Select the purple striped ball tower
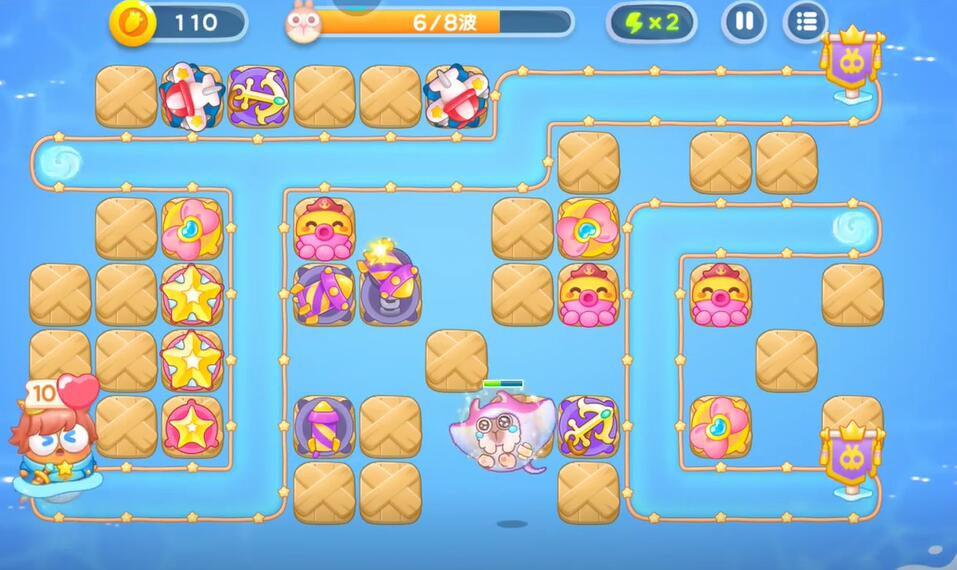The image size is (957, 570). [x=323, y=293]
